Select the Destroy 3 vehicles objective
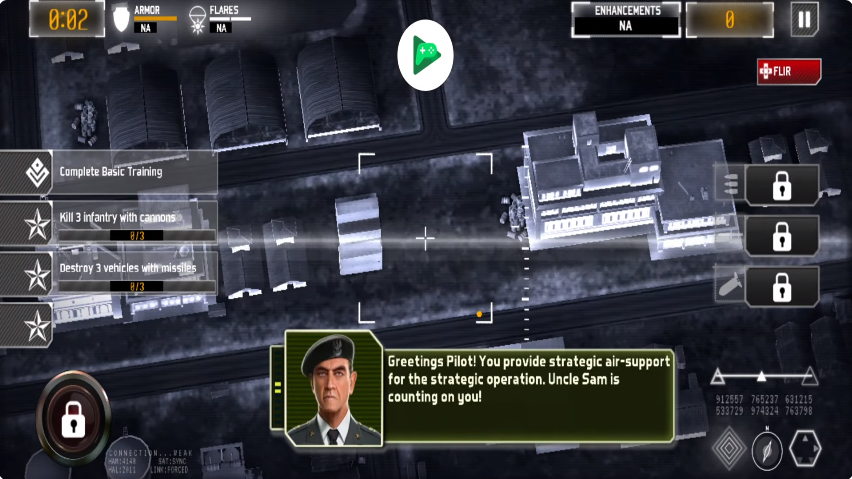 (x=110, y=273)
